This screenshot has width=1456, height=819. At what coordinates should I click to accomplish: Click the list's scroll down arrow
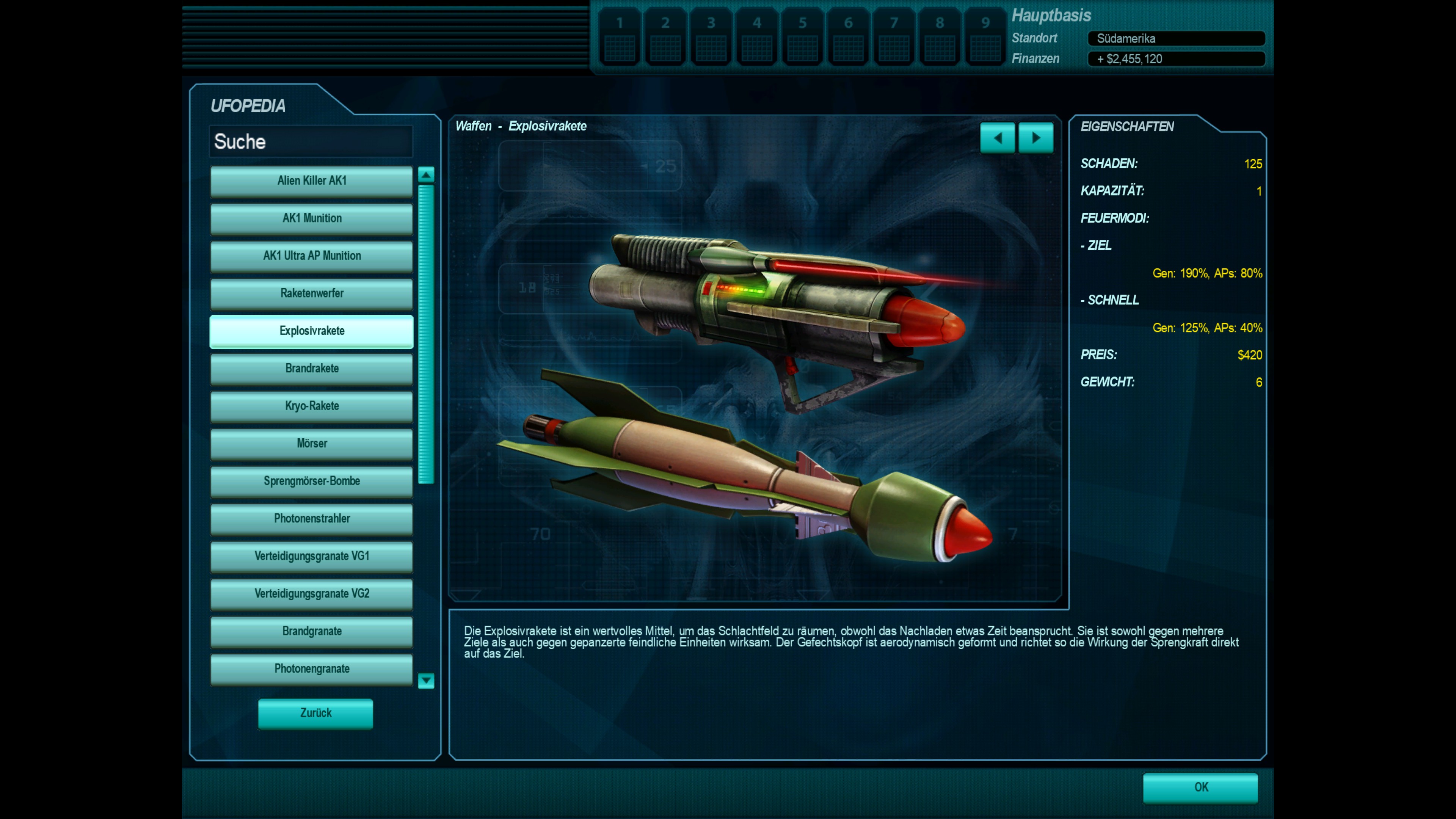[x=426, y=681]
